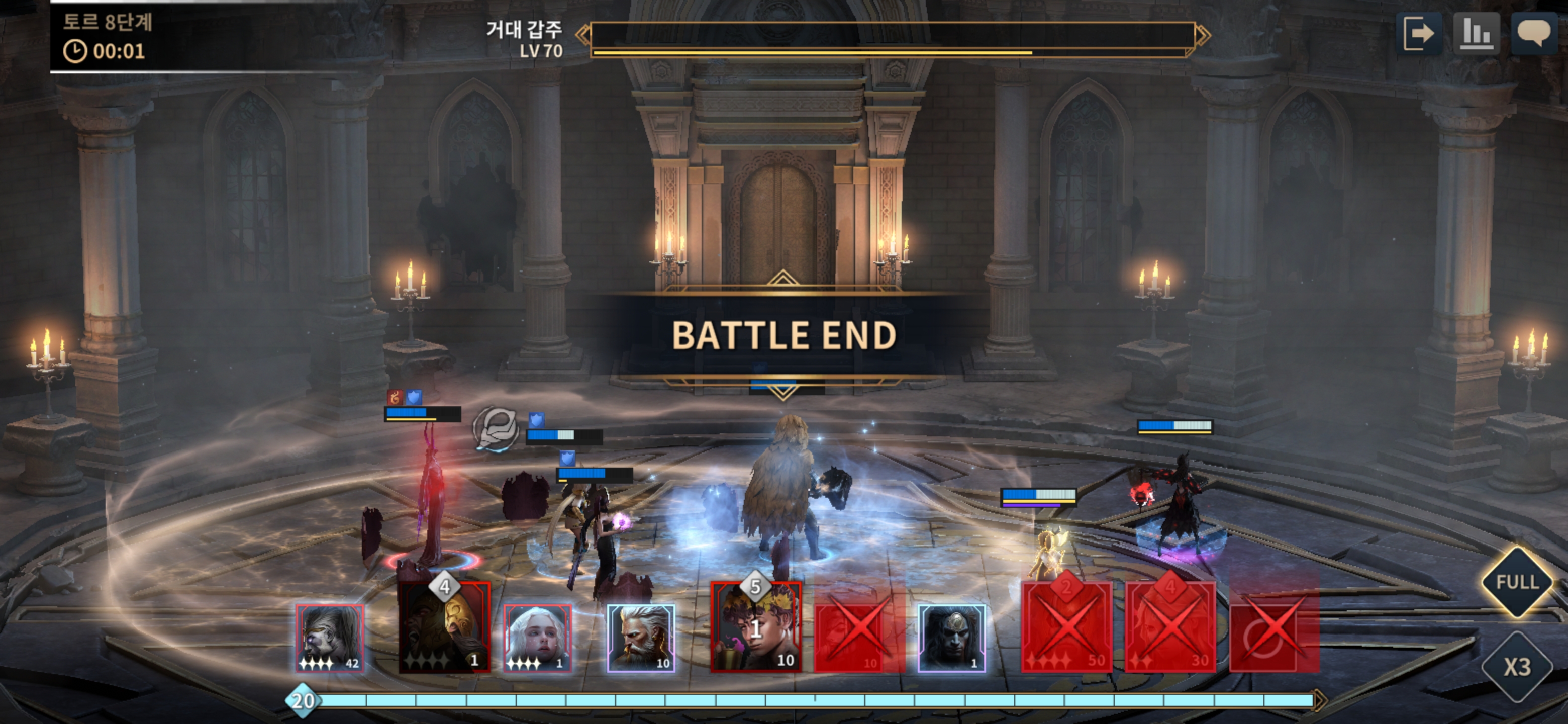1568x724 pixels.
Task: Click the exit battle arrow icon
Action: (1419, 34)
